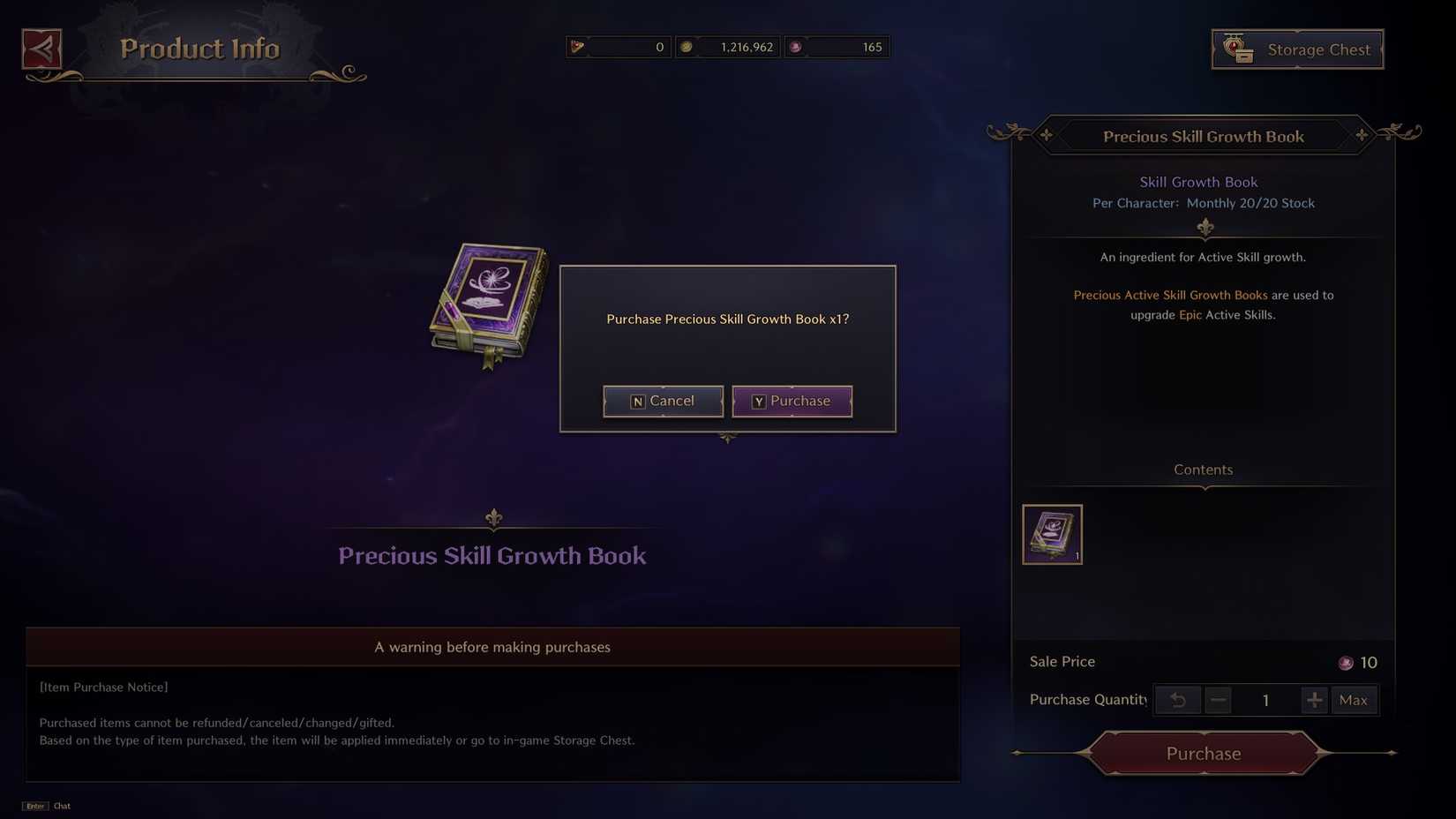This screenshot has width=1456, height=819.
Task: Click the Precious Active Skill Growth Books link
Action: coord(1170,295)
